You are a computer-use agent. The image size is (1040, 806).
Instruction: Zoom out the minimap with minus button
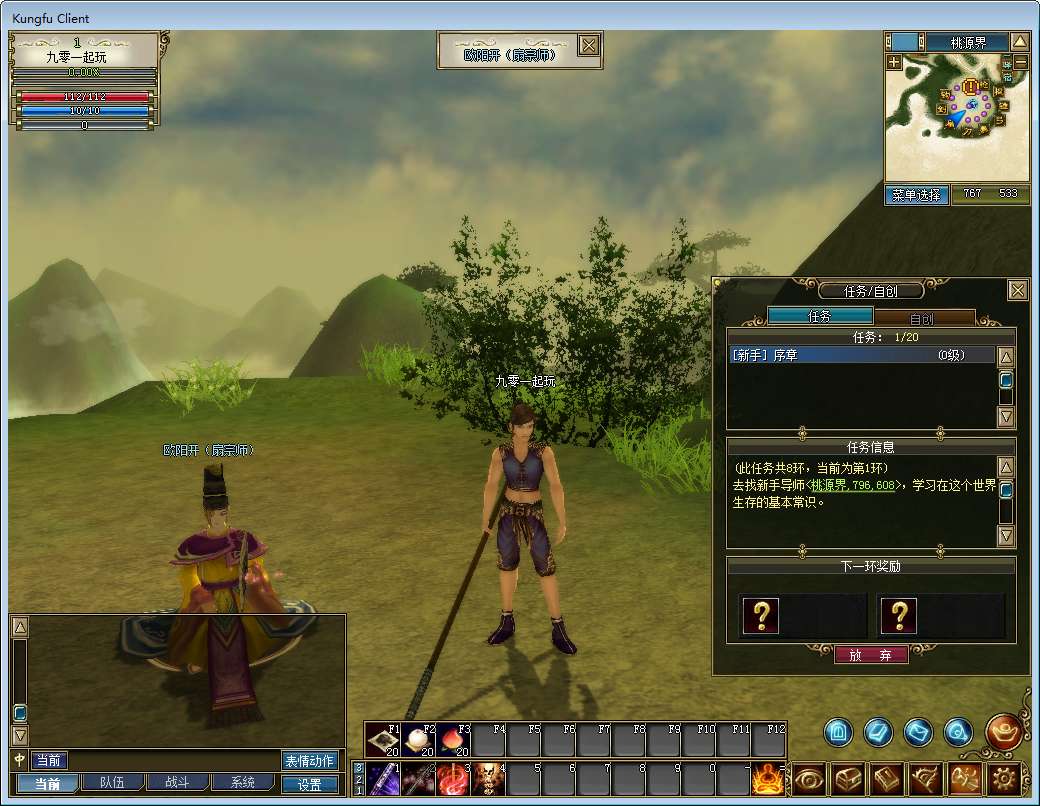[x=1020, y=62]
